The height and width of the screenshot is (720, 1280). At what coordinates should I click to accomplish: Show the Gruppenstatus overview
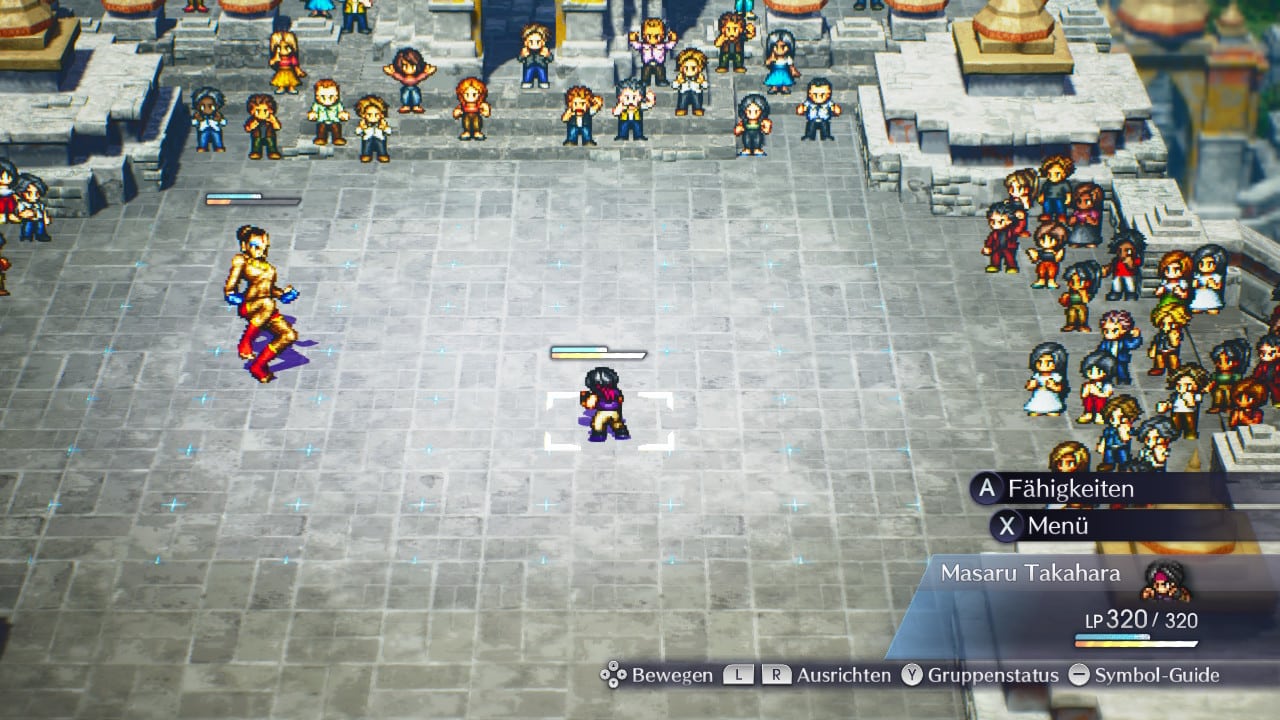(x=992, y=675)
